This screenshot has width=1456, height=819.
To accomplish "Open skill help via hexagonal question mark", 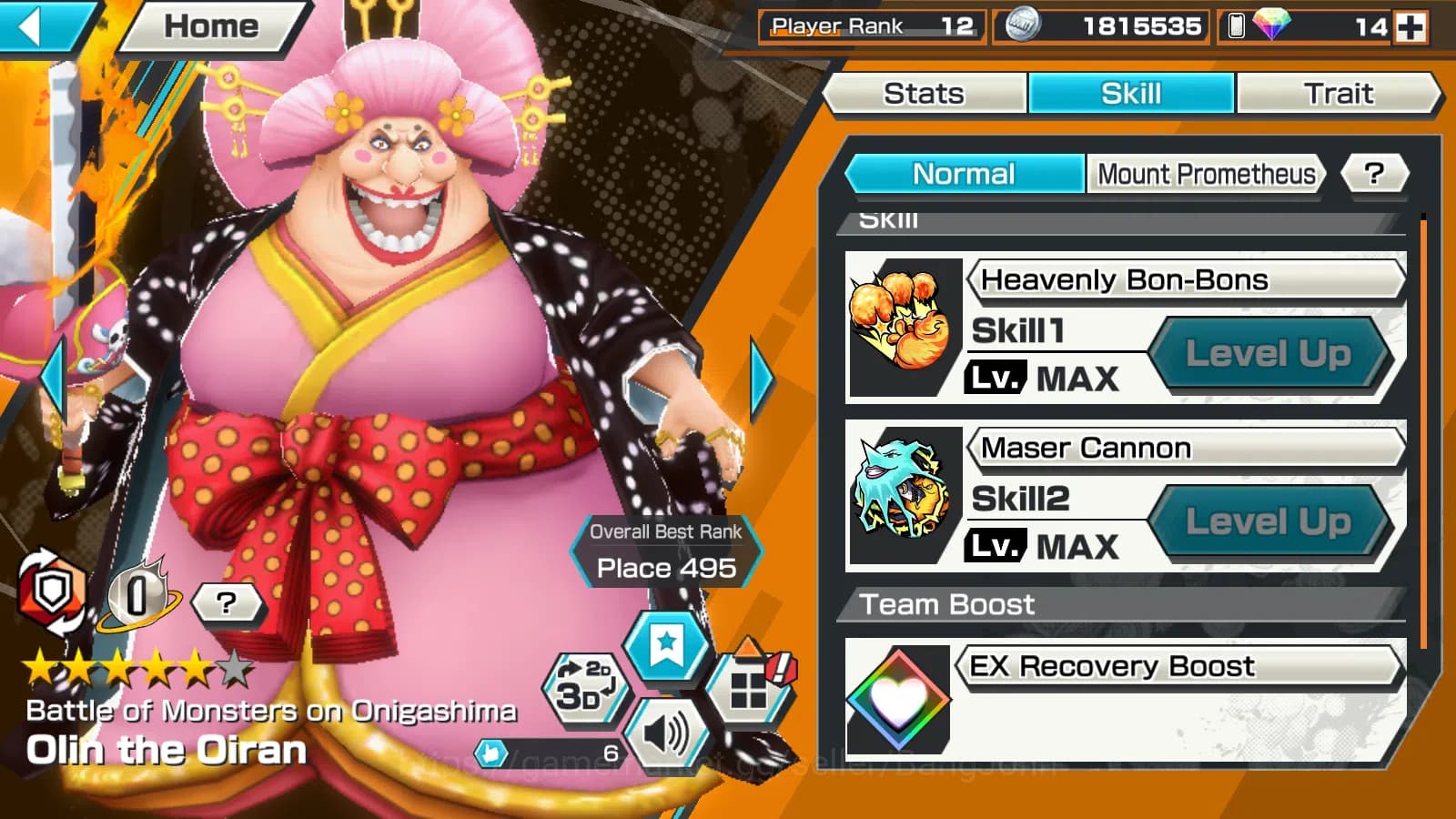I will coord(1377,174).
